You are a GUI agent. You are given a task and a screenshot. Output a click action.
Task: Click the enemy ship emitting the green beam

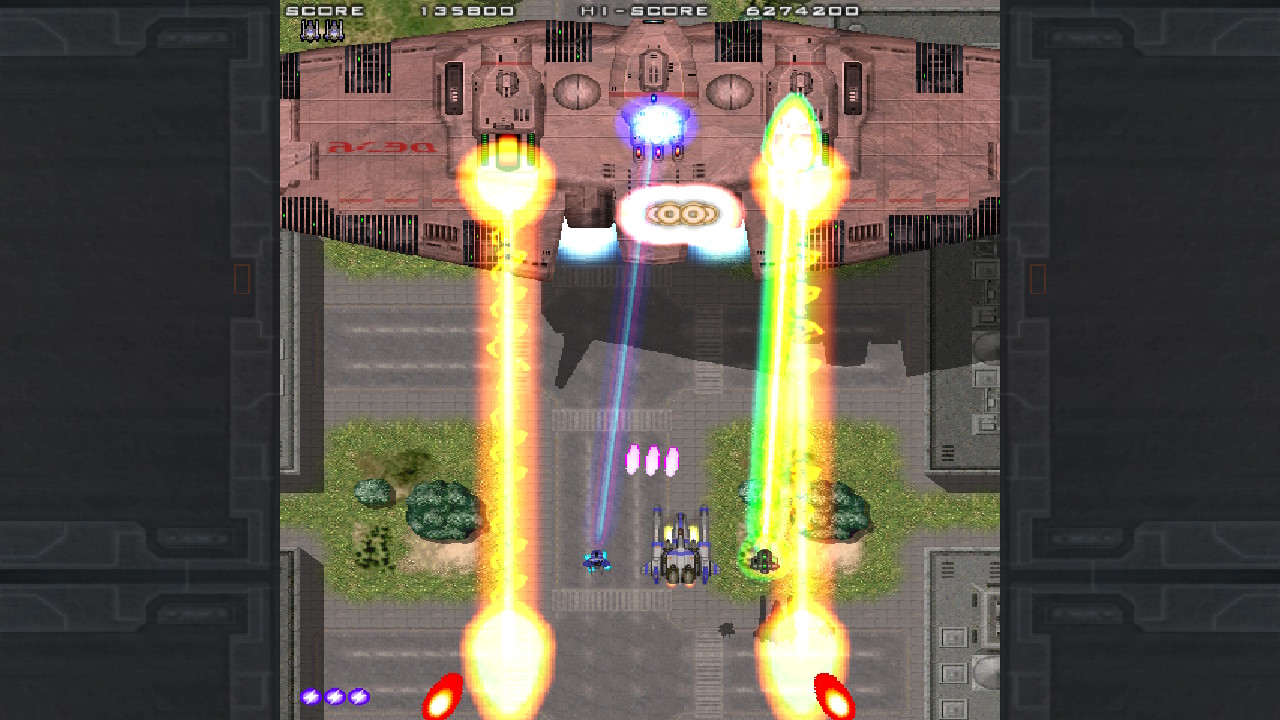point(764,560)
